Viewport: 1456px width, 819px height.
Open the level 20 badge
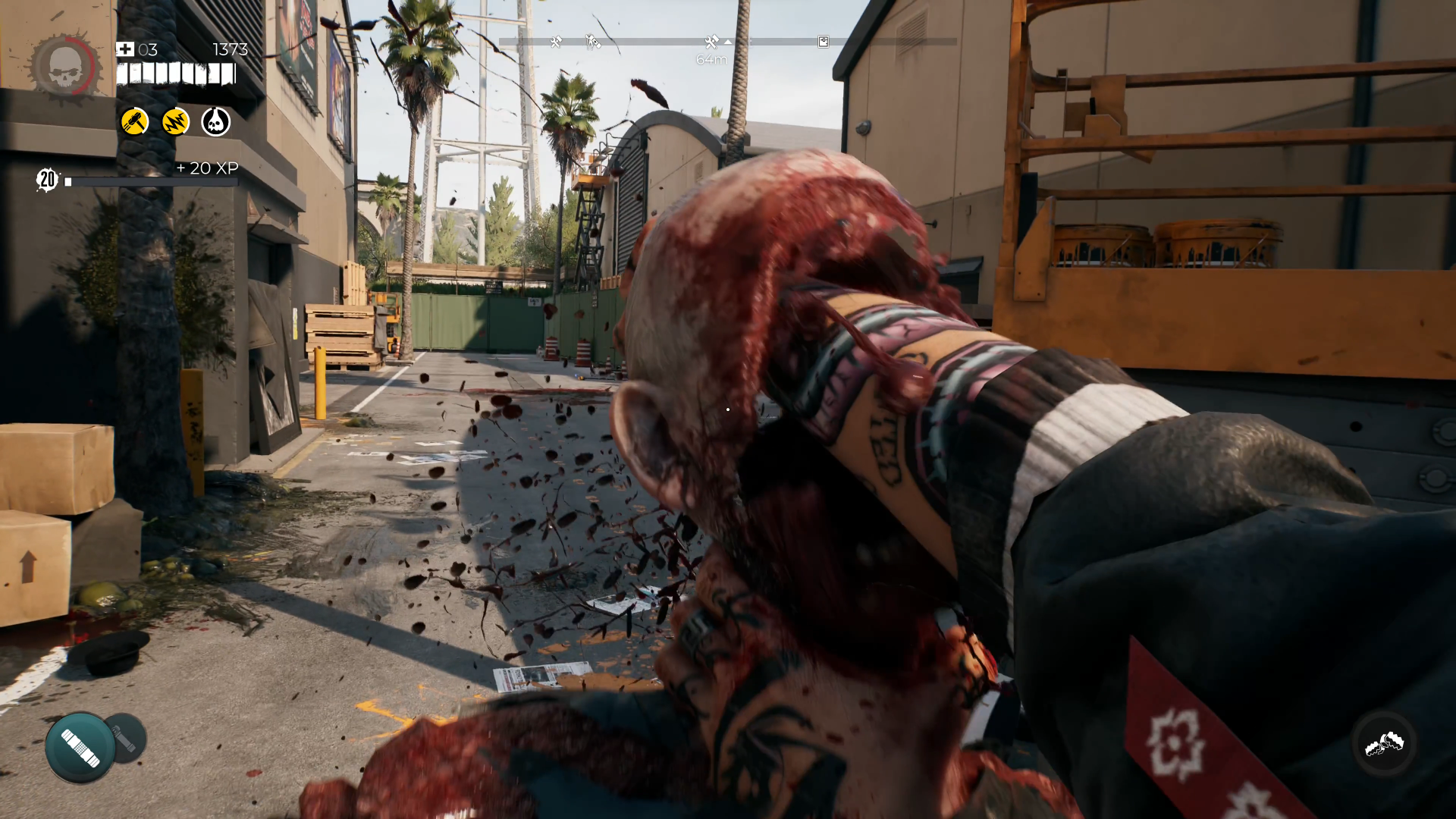[x=48, y=180]
